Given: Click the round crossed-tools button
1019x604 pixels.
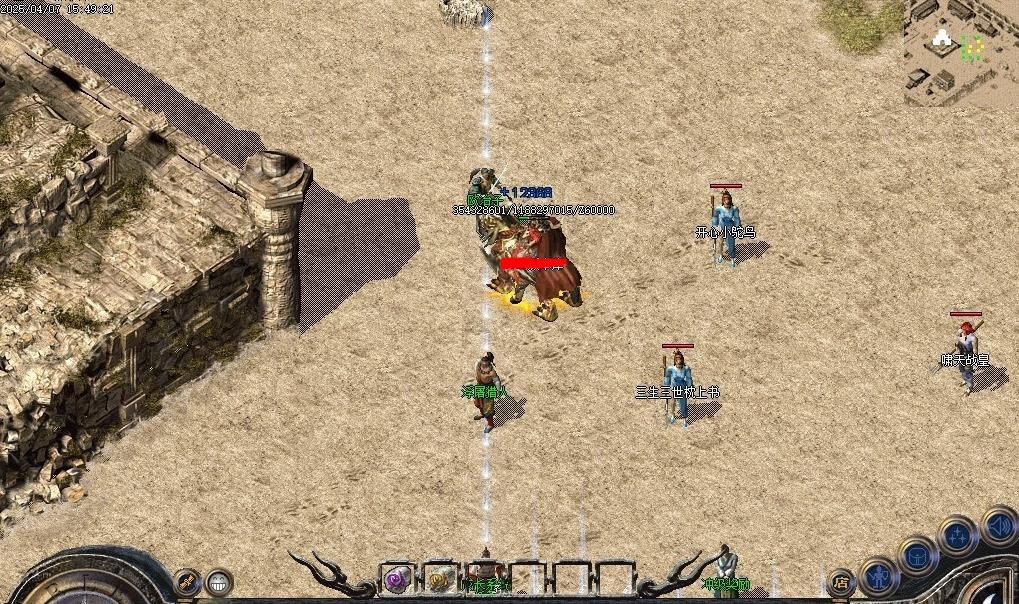Looking at the screenshot, I should pyautogui.click(x=187, y=580).
